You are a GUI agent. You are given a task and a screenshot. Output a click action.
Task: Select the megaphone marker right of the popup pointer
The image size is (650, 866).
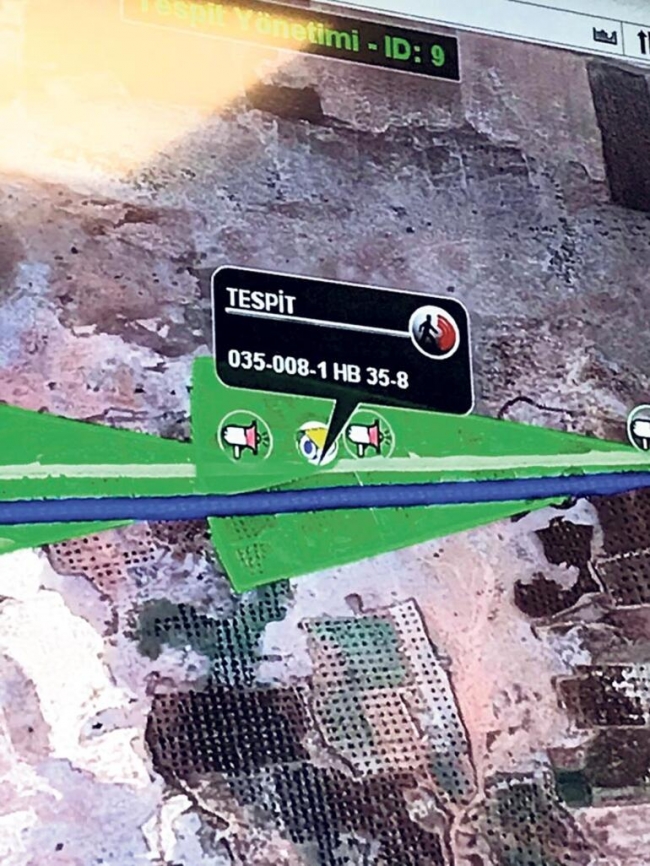tap(367, 436)
